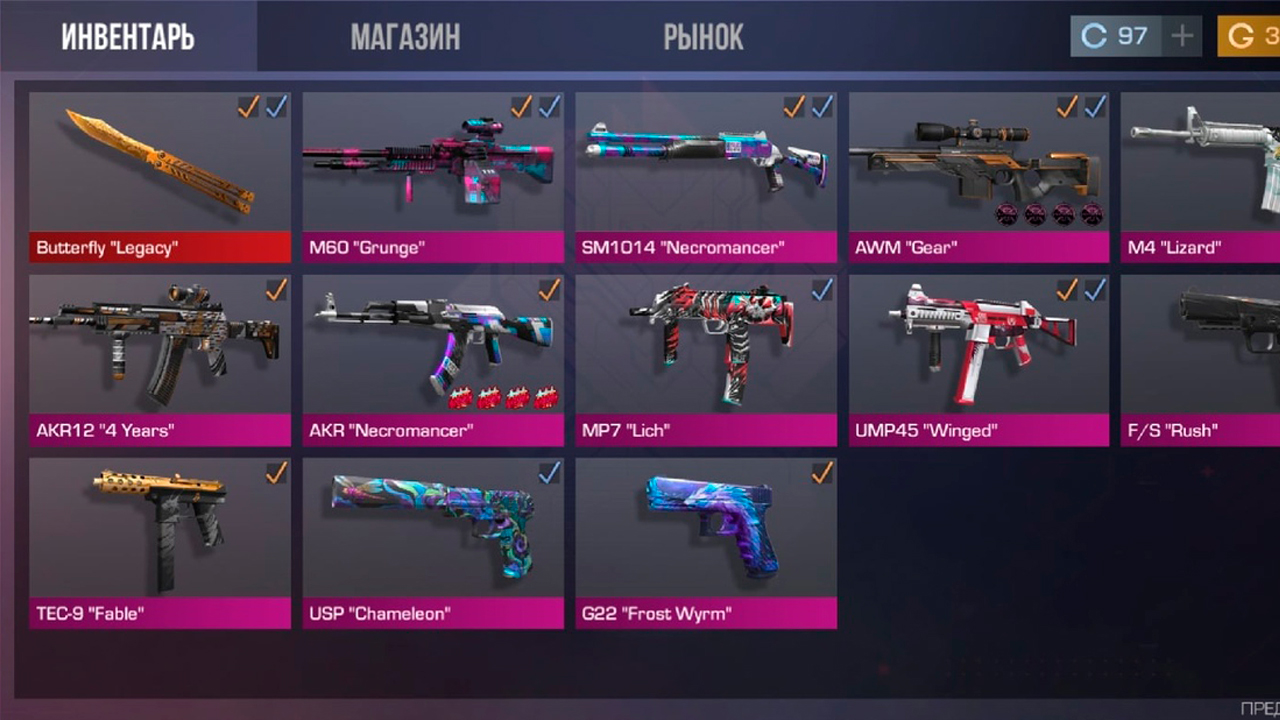1280x720 pixels.
Task: Choose the M60 "Grunge" skin
Action: click(433, 177)
